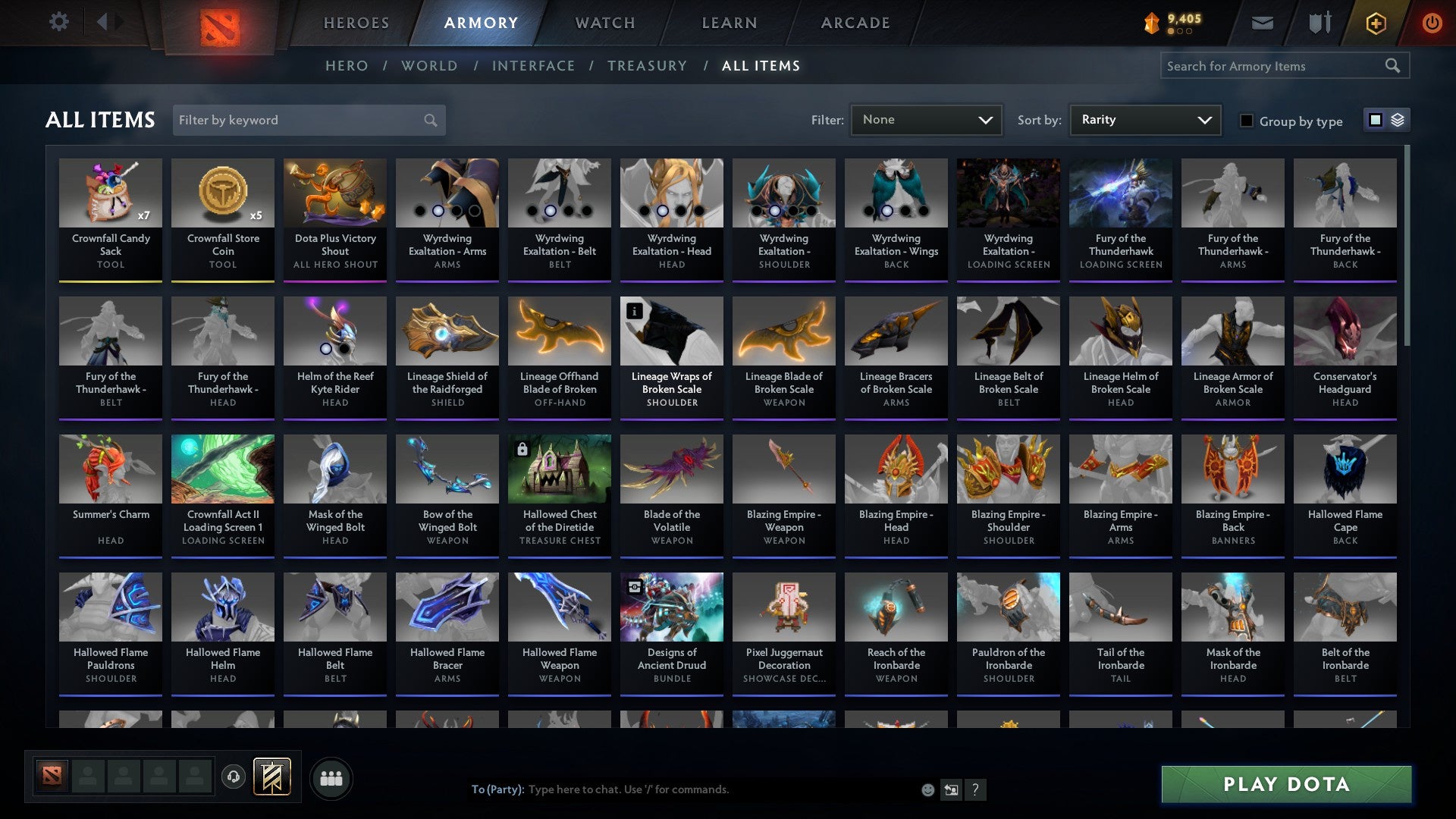Click the Dota Plus hexagon plus icon
1456x819 pixels.
(x=1376, y=23)
